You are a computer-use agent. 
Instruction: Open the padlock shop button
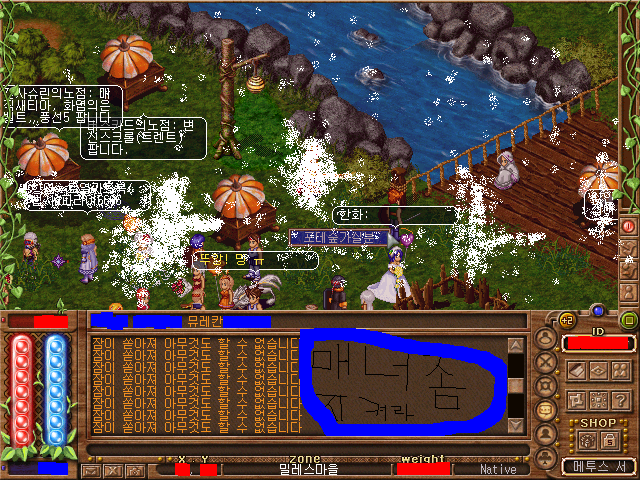(610, 439)
